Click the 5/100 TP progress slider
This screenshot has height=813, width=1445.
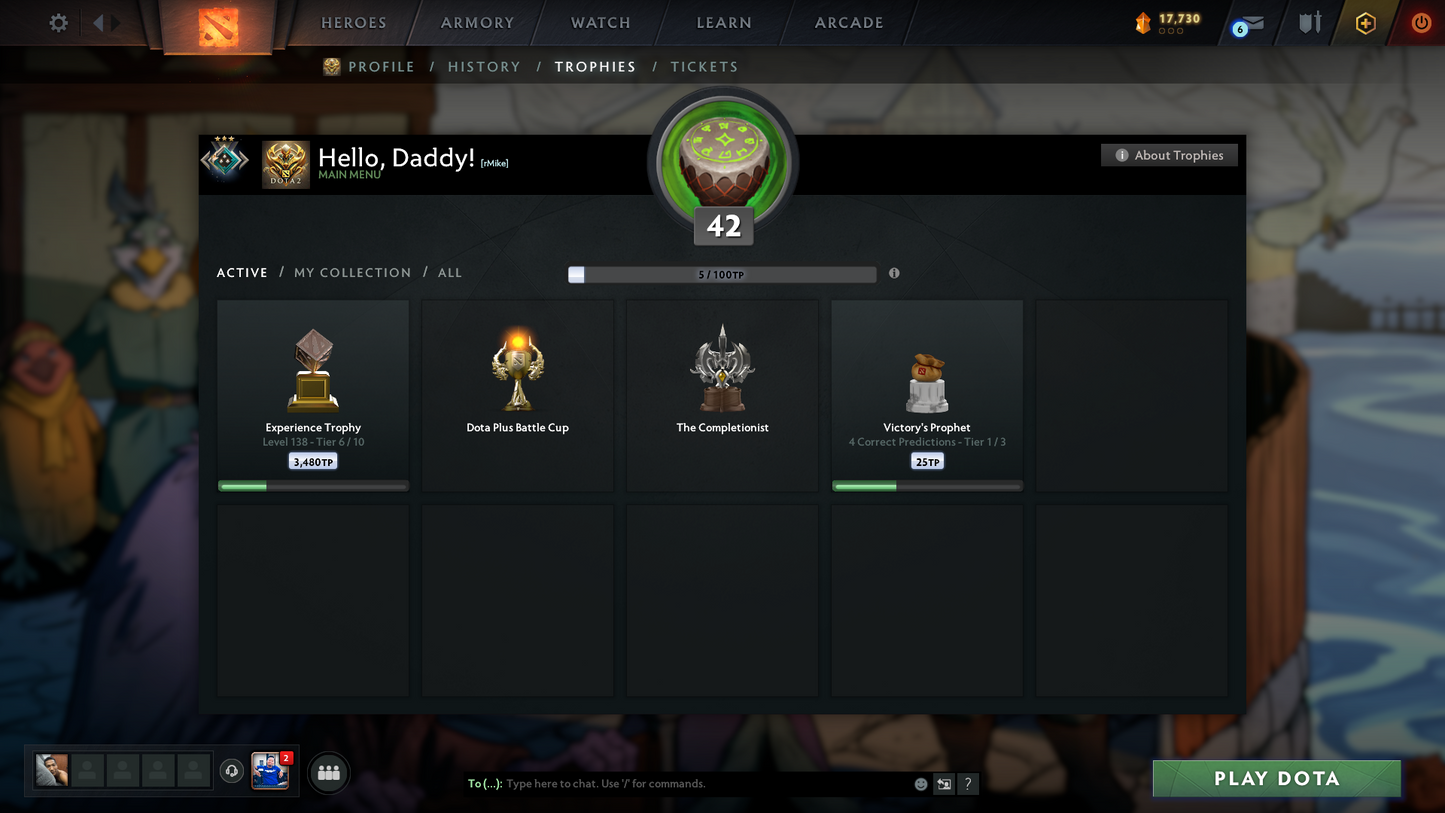[722, 273]
